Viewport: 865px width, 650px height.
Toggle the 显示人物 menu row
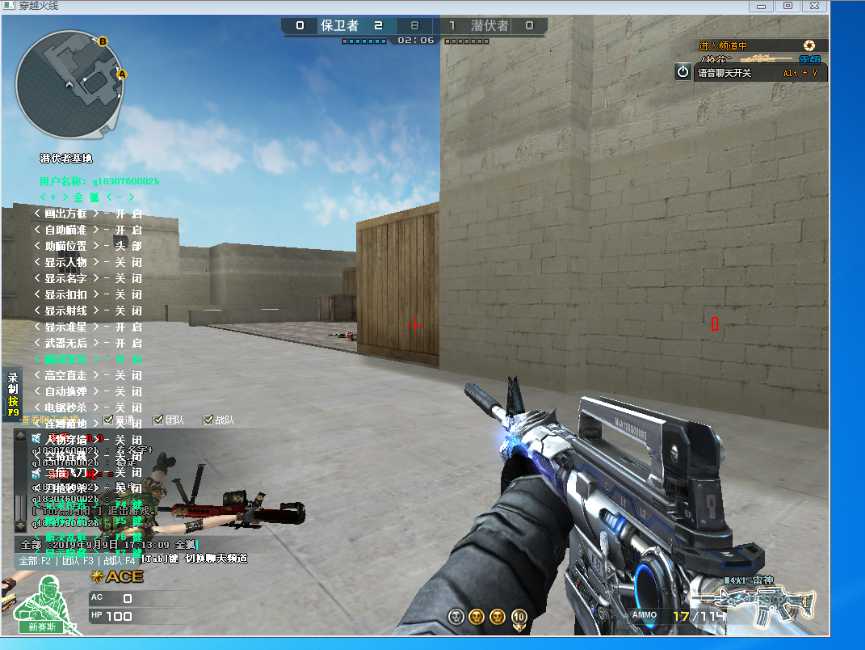(88, 262)
